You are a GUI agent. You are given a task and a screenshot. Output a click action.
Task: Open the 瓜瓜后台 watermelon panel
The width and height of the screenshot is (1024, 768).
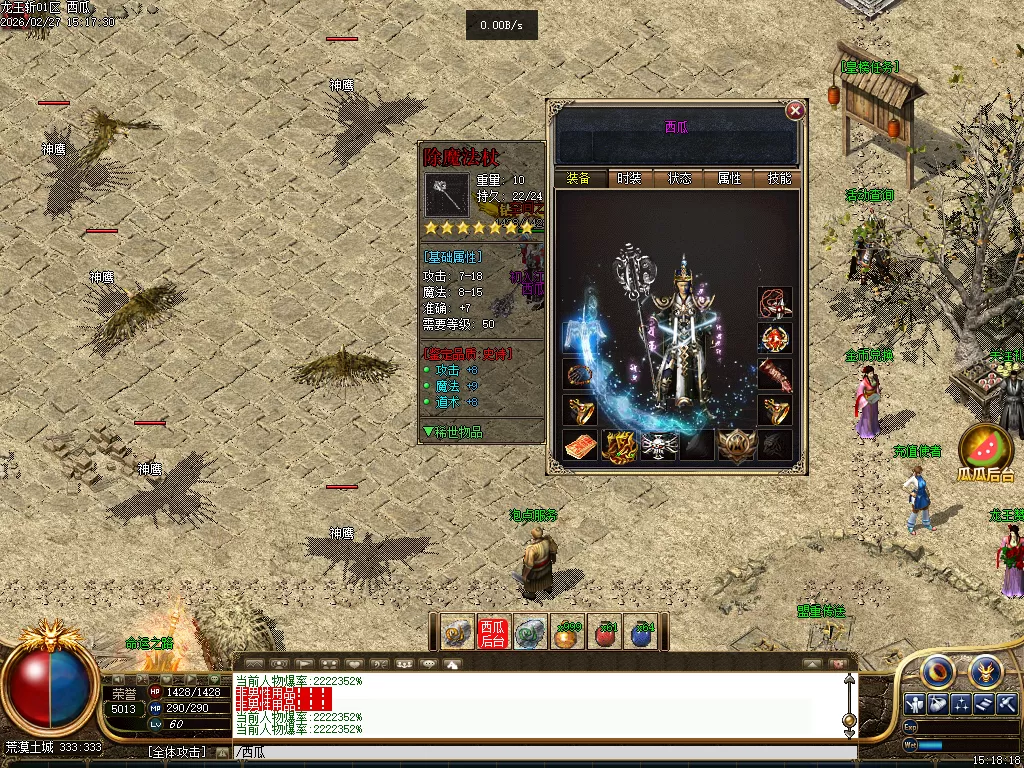[x=986, y=453]
